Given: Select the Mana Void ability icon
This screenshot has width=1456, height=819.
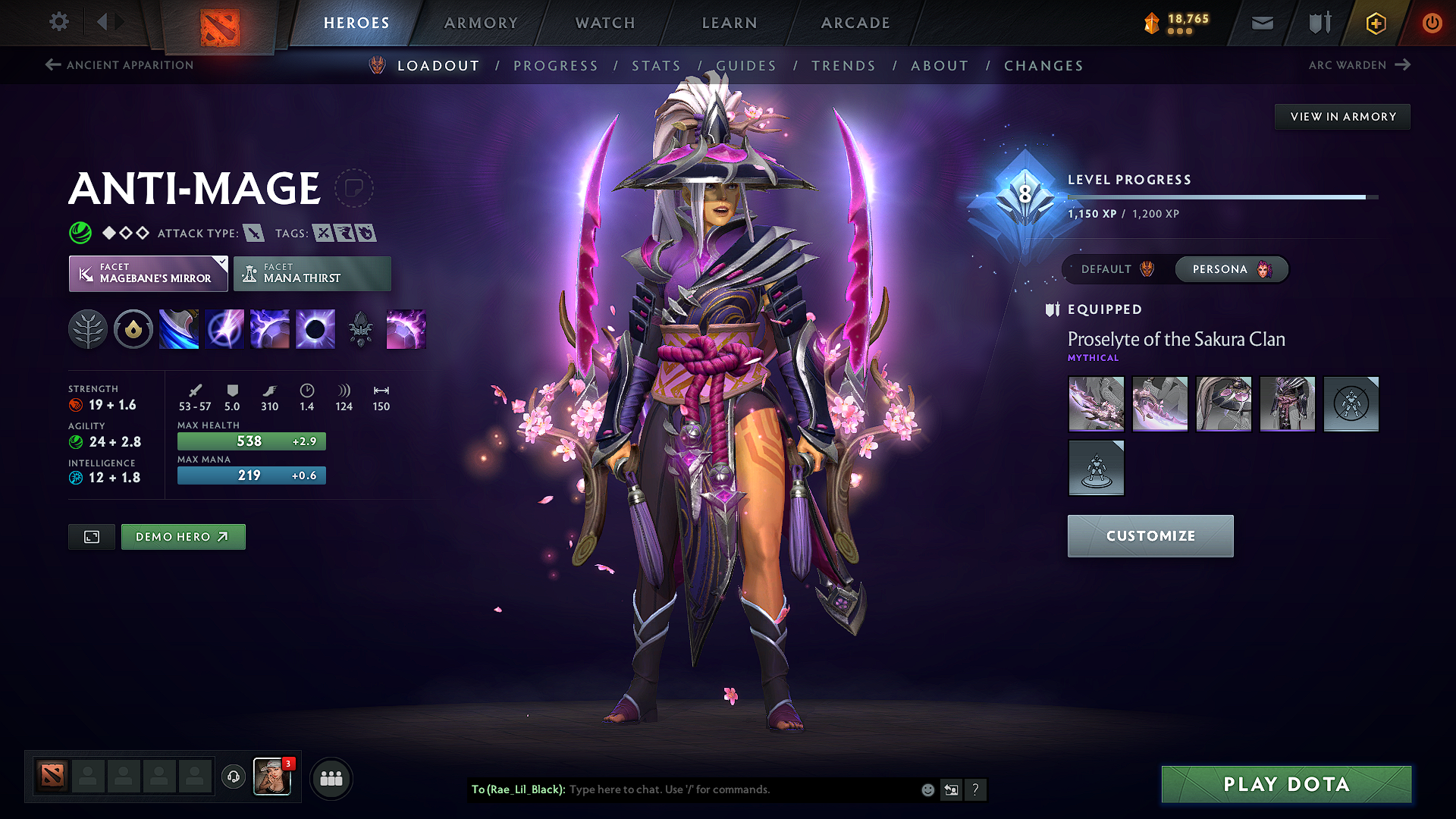Looking at the screenshot, I should [x=315, y=328].
